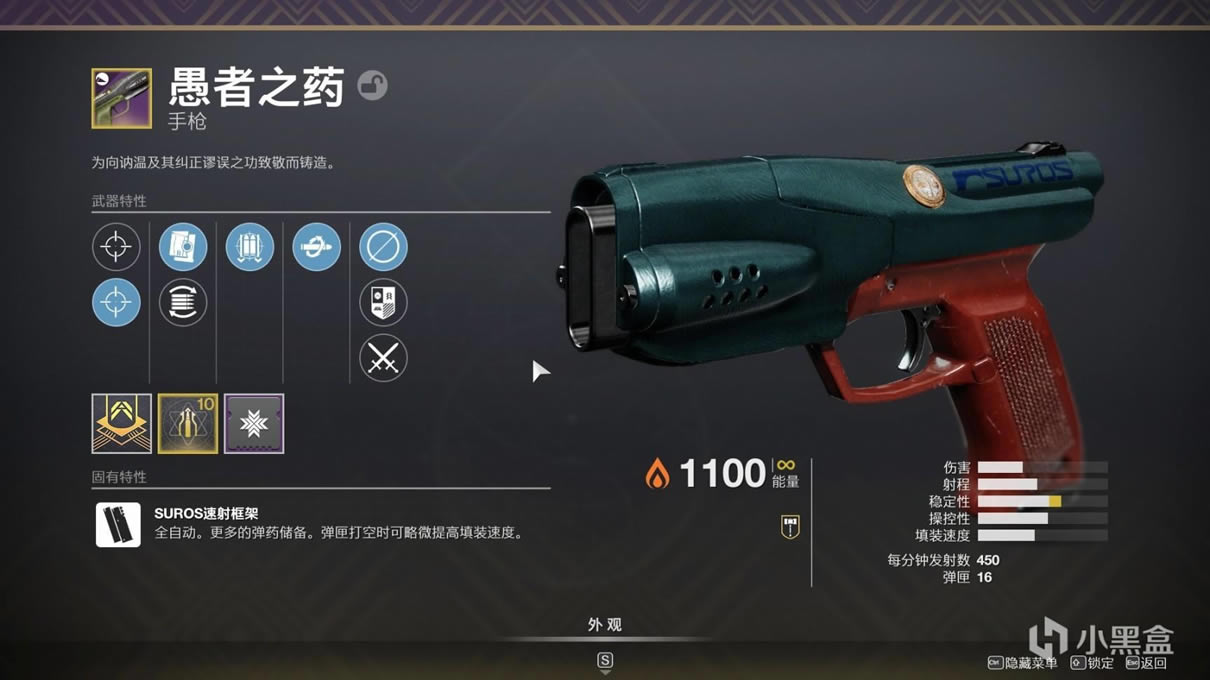Viewport: 1210px width, 680px height.
Task: Click the 愚者之药 weapon thumbnail icon
Action: click(x=121, y=98)
